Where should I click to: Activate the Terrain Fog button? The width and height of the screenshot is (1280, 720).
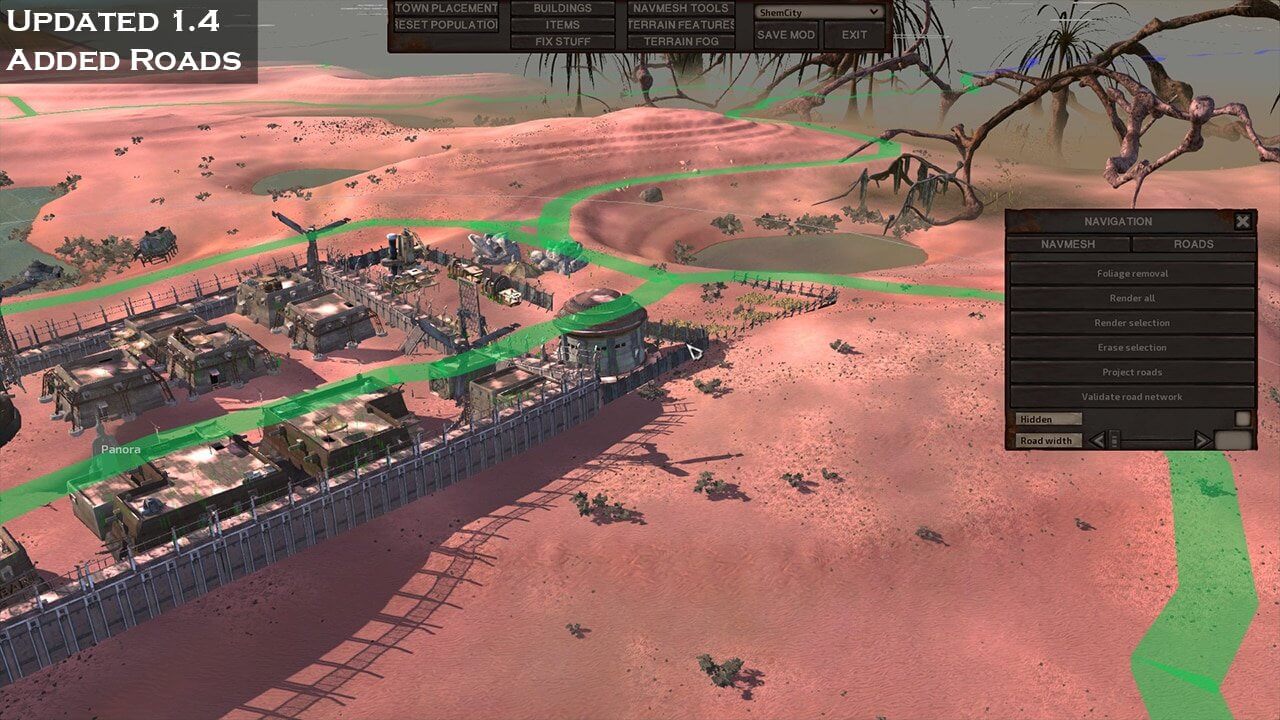click(x=680, y=42)
